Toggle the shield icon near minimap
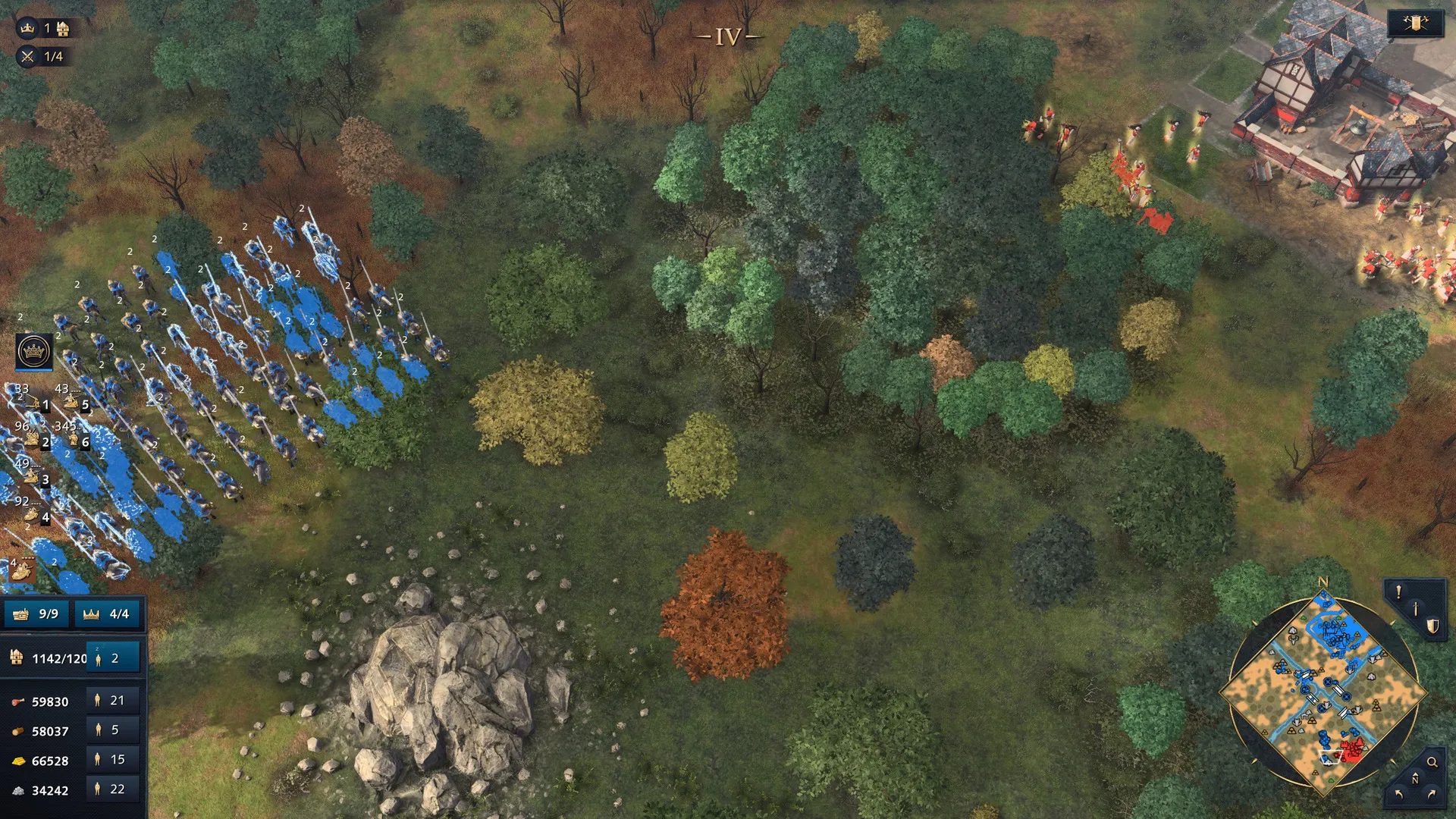The height and width of the screenshot is (819, 1456). [1432, 626]
